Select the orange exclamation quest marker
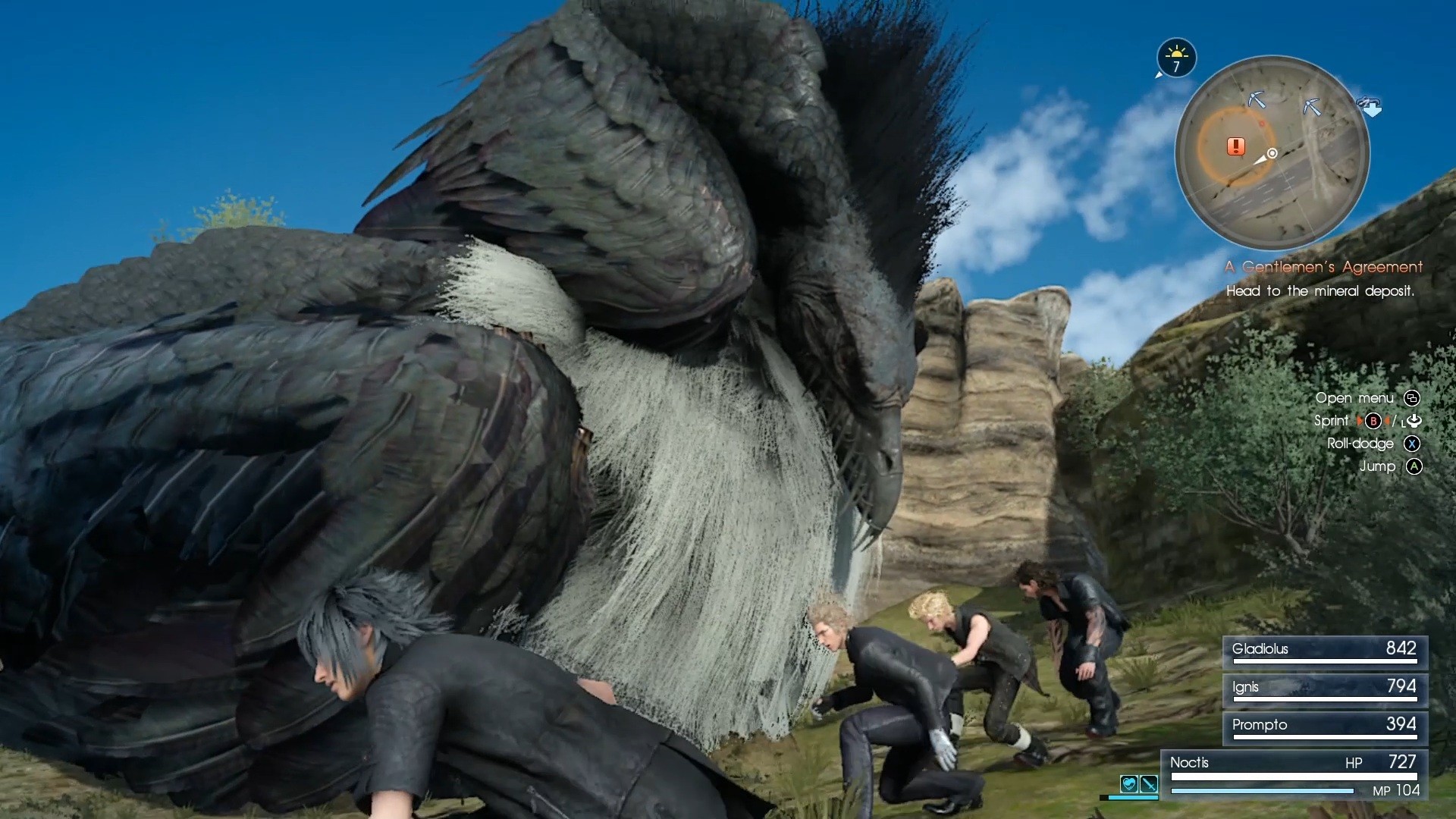The height and width of the screenshot is (819, 1456). tap(1236, 146)
